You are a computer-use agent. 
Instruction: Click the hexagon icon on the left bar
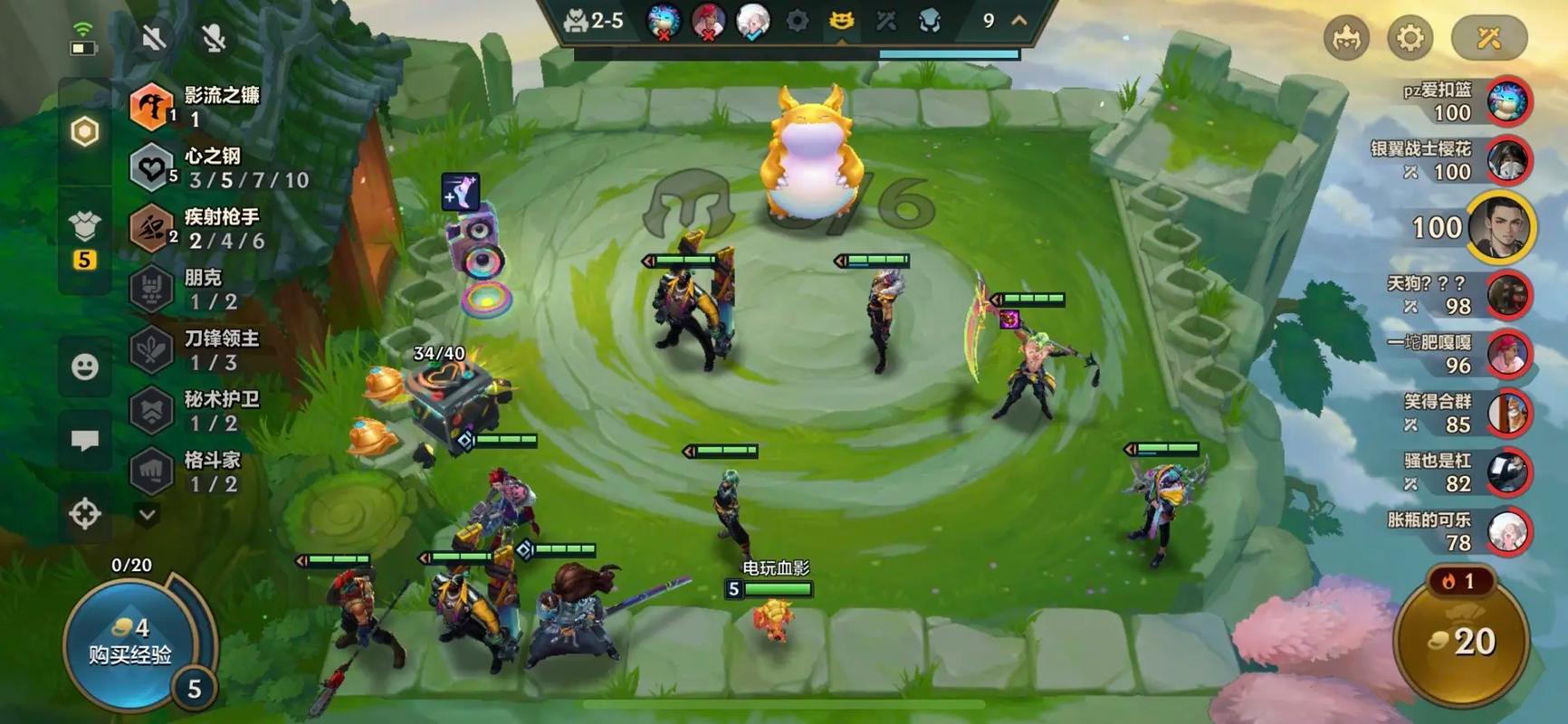tap(84, 132)
